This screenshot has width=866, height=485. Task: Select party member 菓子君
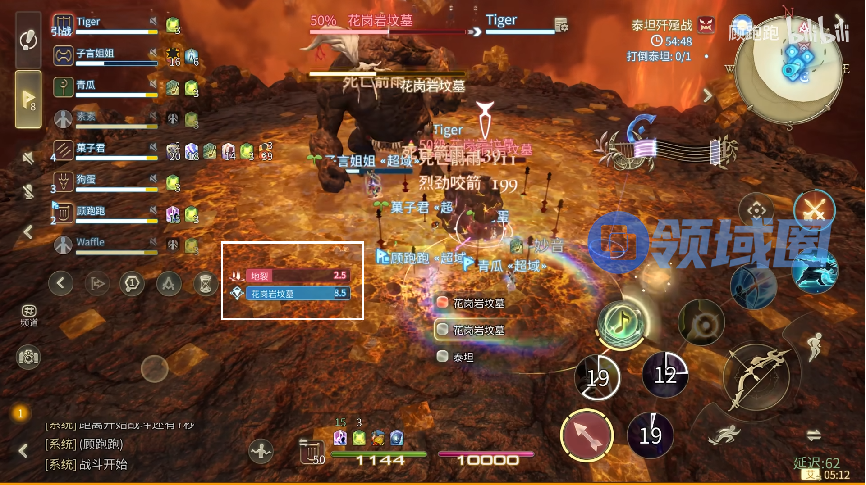tap(100, 150)
